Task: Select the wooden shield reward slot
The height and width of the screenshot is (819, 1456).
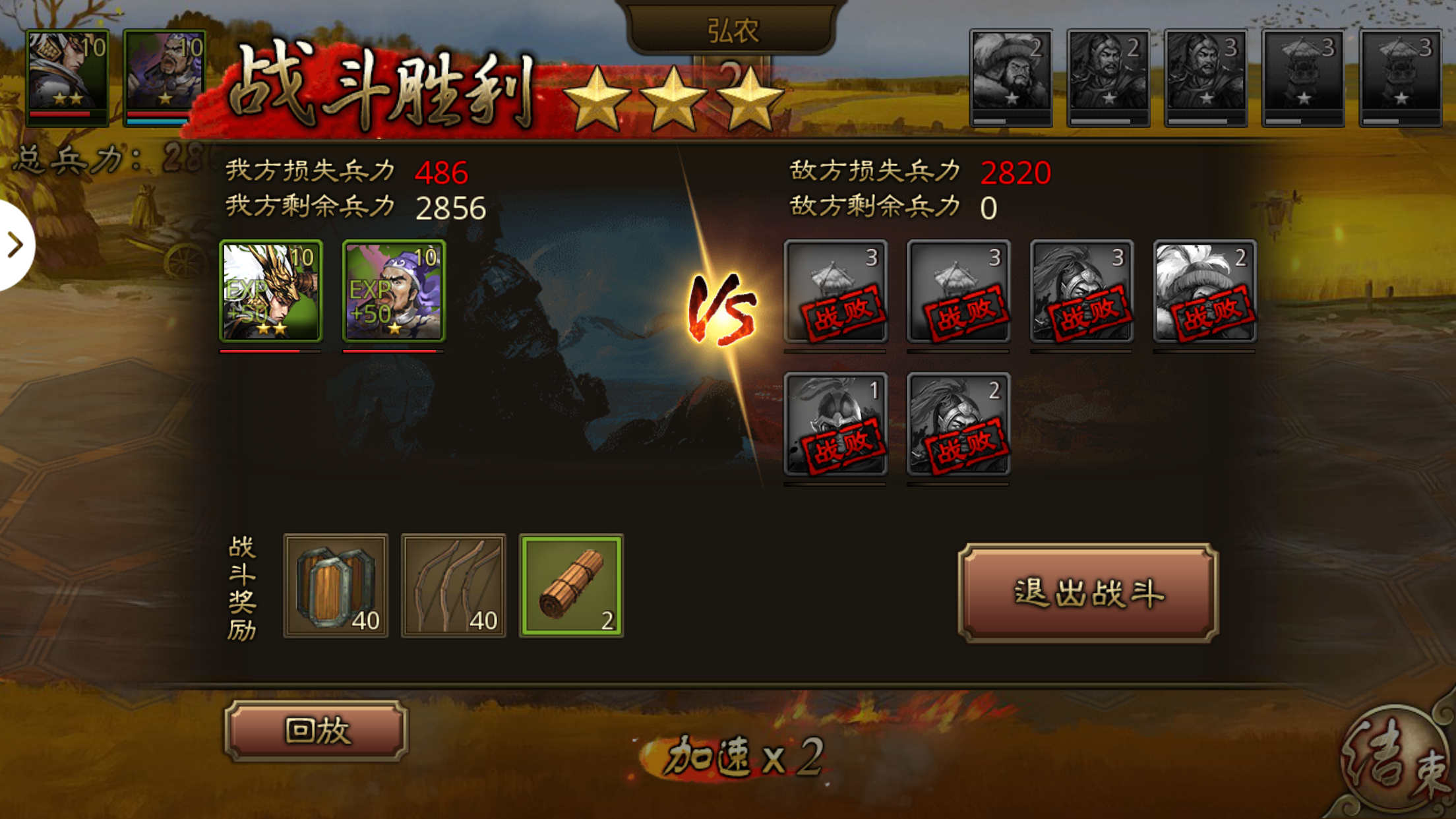Action: pos(336,586)
